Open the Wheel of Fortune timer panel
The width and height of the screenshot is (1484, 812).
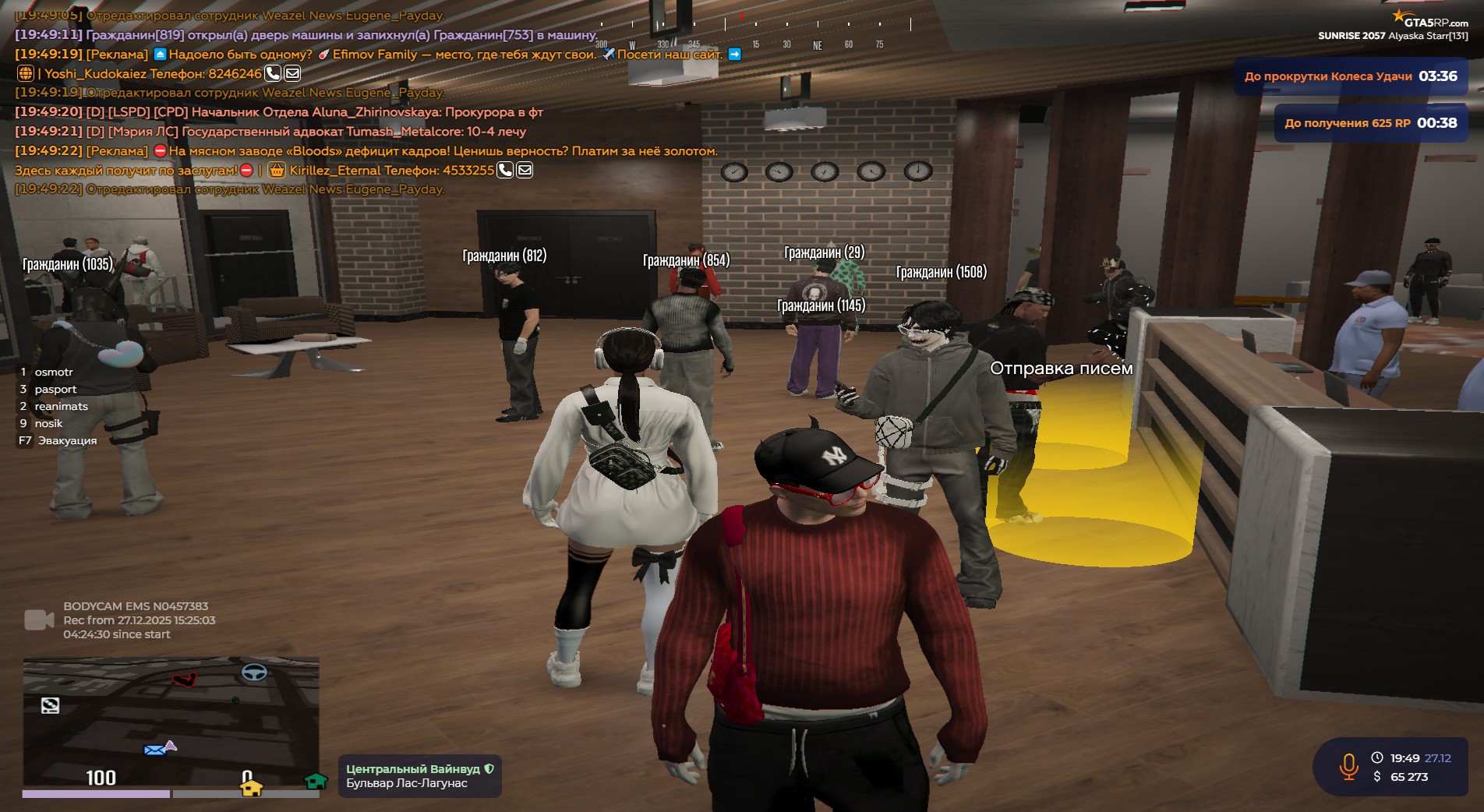point(1350,76)
